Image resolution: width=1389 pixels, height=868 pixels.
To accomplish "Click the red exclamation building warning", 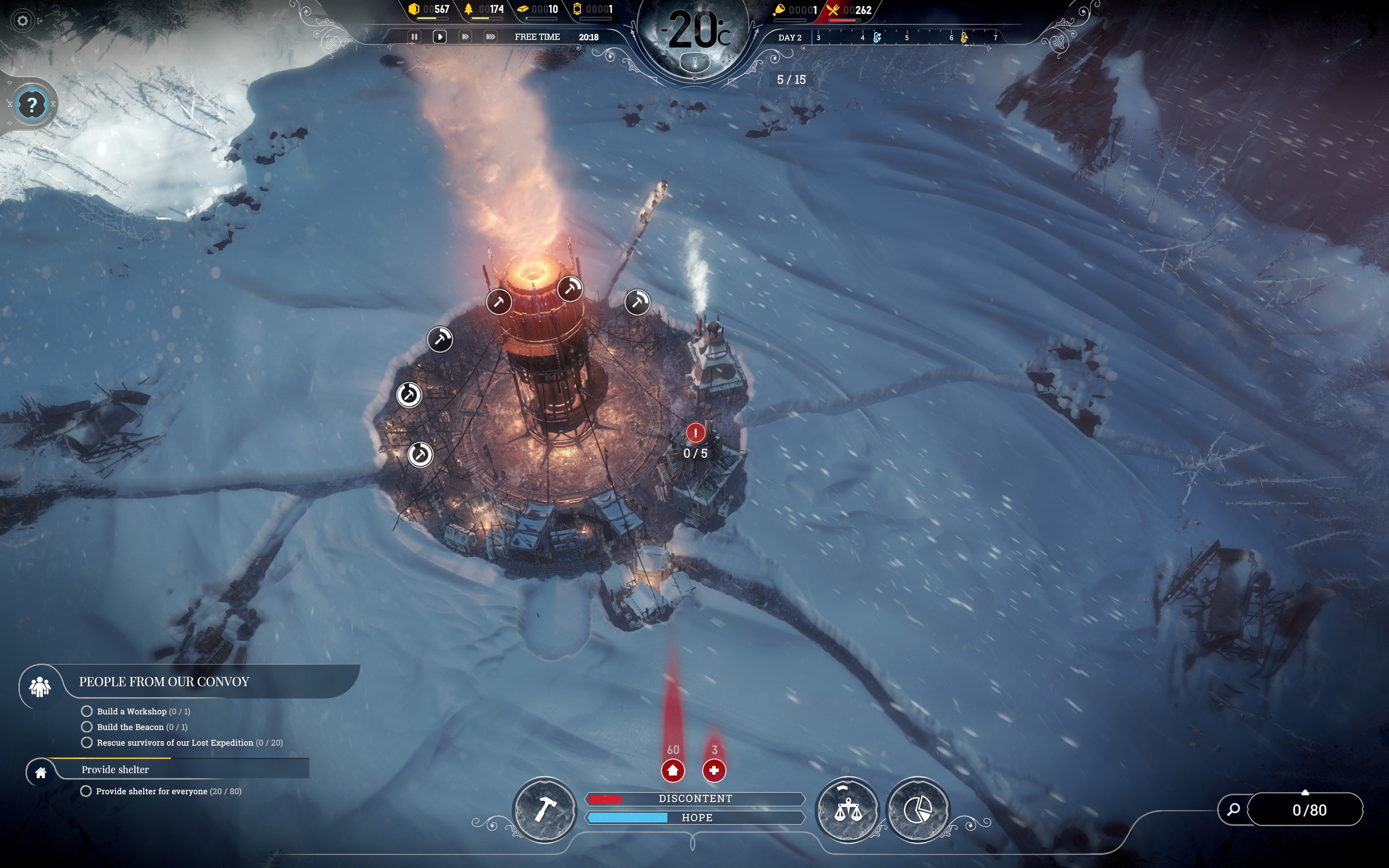I will (x=696, y=433).
